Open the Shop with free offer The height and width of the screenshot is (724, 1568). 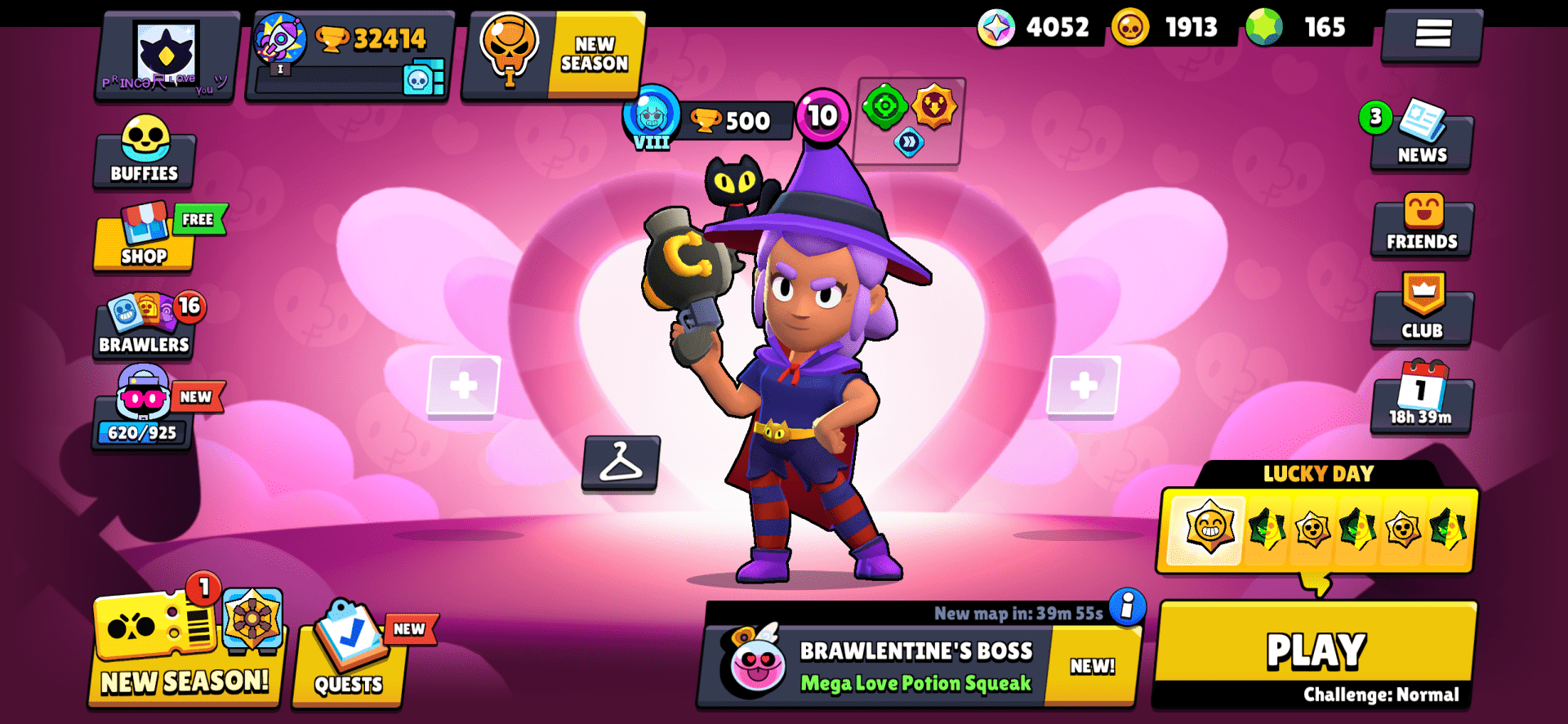click(x=144, y=243)
